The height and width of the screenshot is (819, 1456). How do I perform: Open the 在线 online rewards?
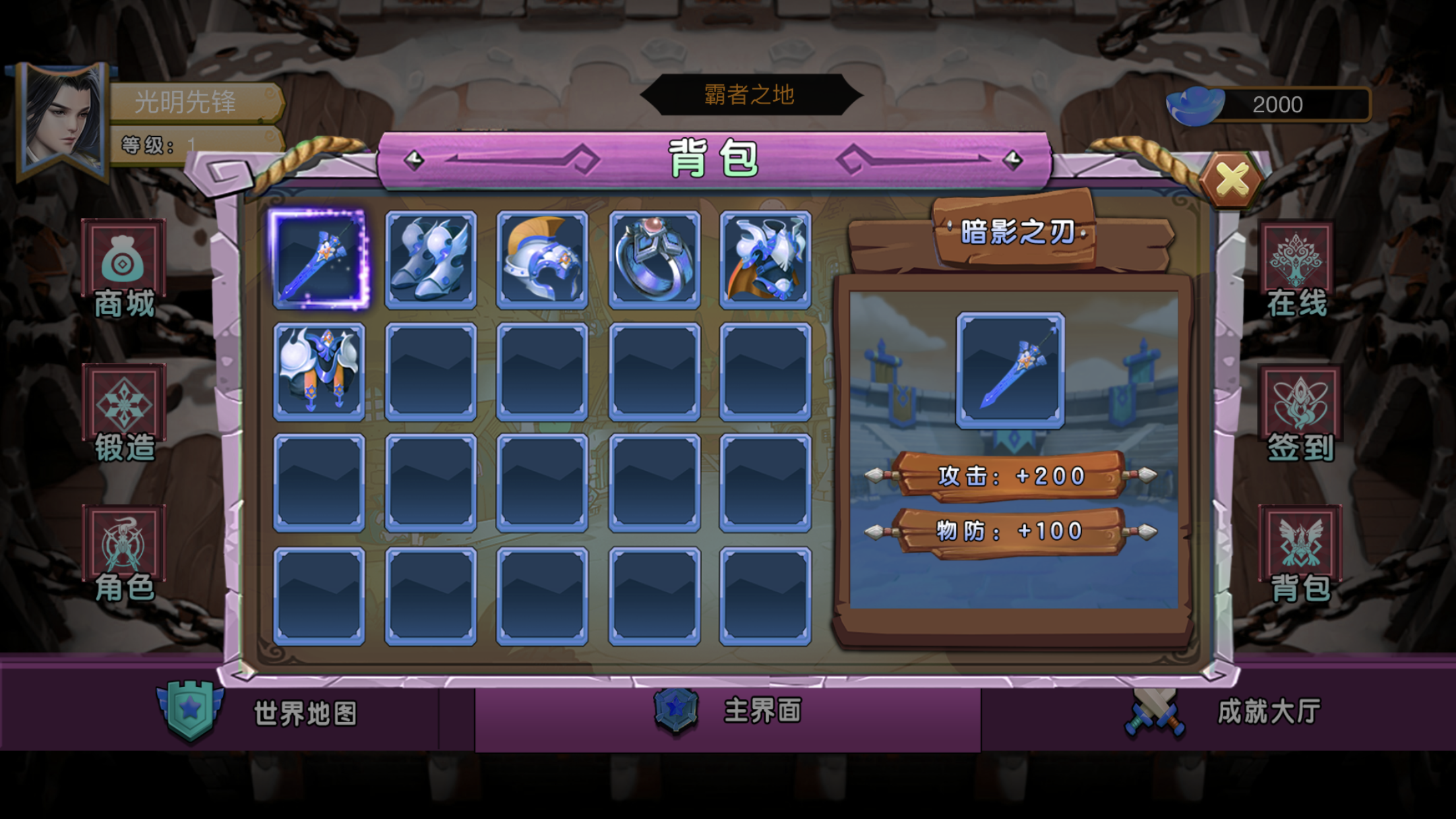tap(1297, 270)
